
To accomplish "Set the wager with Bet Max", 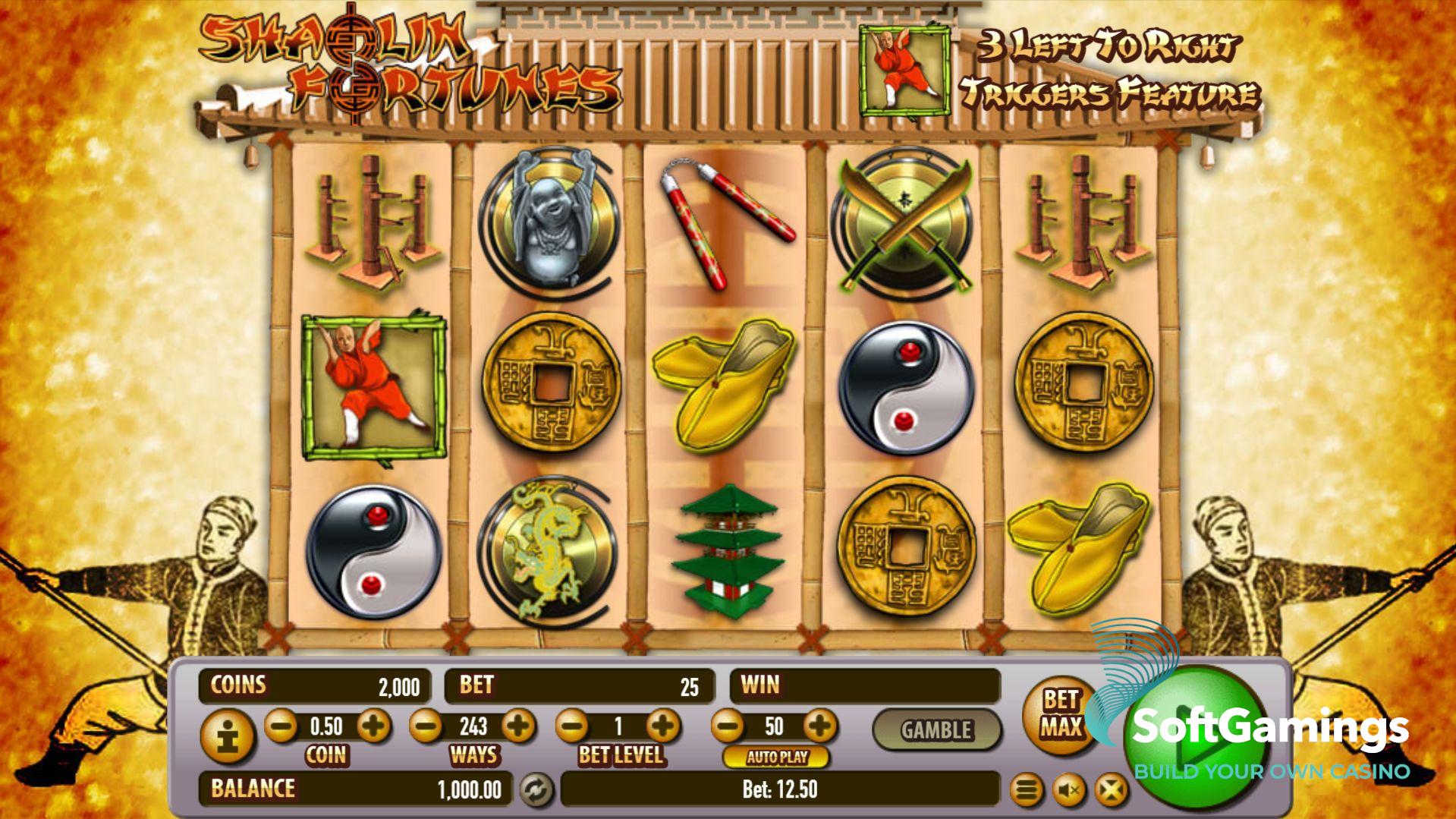I will pos(1059,714).
